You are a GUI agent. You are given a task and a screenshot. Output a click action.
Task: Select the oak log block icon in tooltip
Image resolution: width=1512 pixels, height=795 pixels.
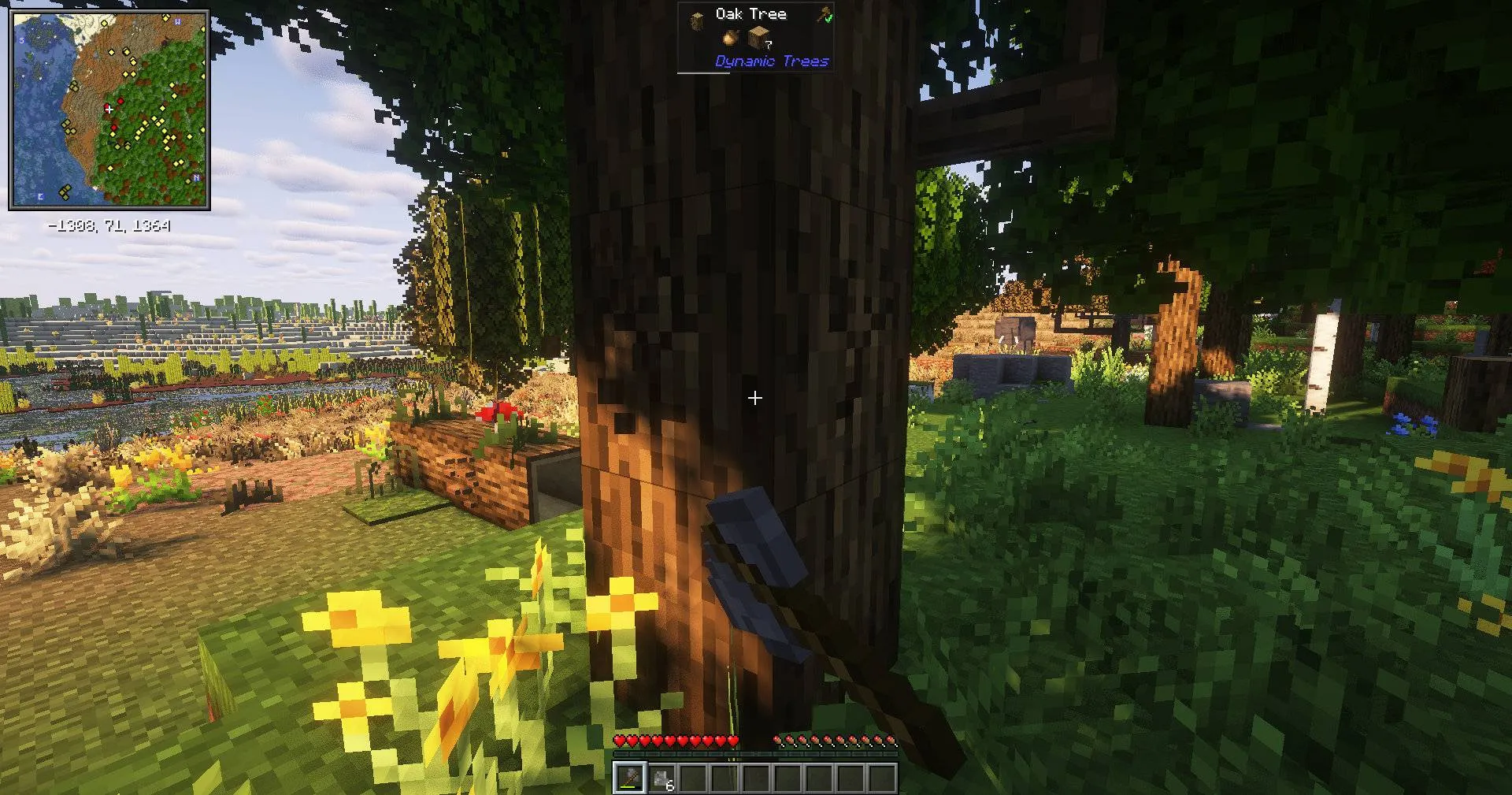(x=758, y=37)
